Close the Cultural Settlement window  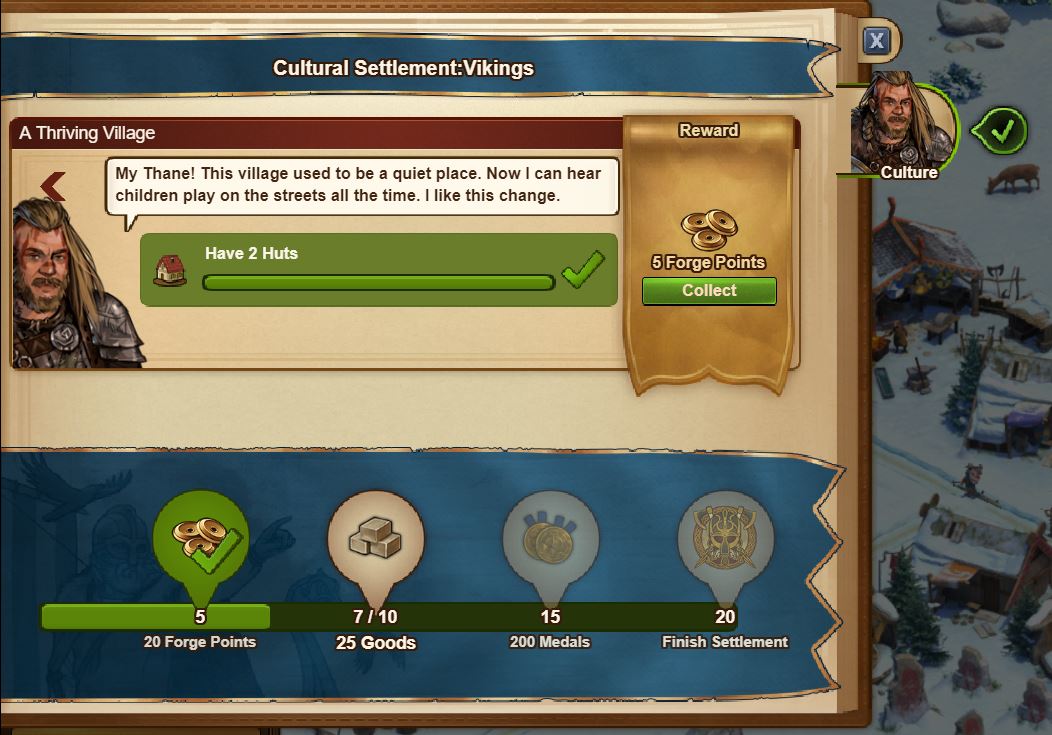(876, 40)
